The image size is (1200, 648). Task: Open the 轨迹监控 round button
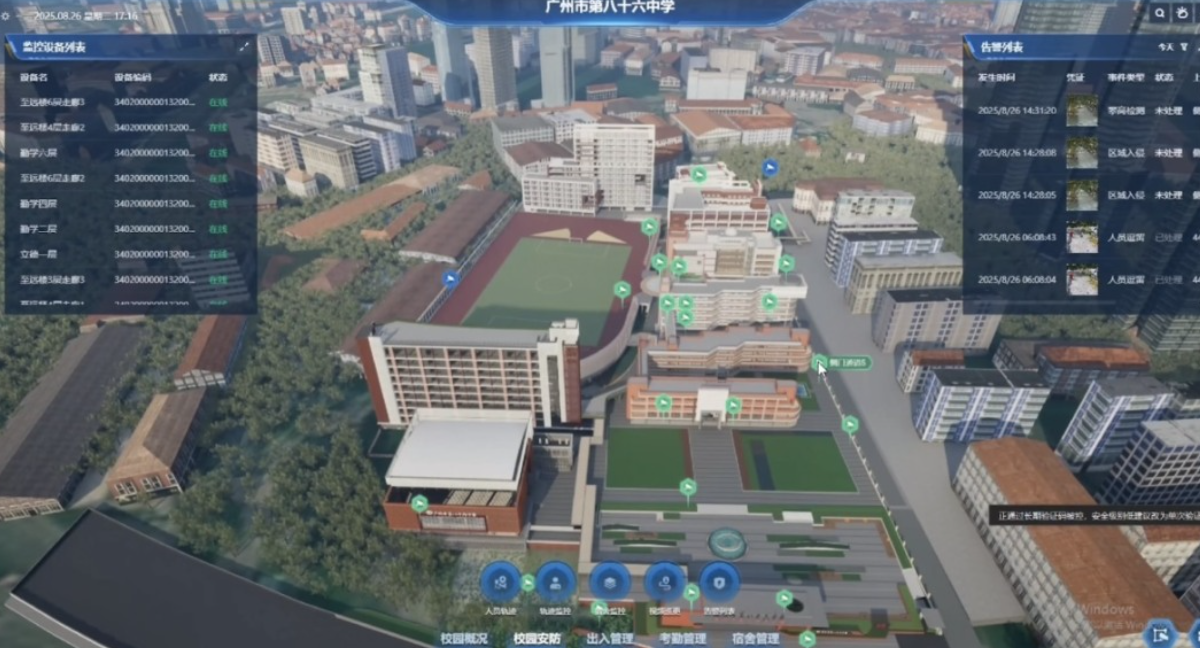(555, 582)
